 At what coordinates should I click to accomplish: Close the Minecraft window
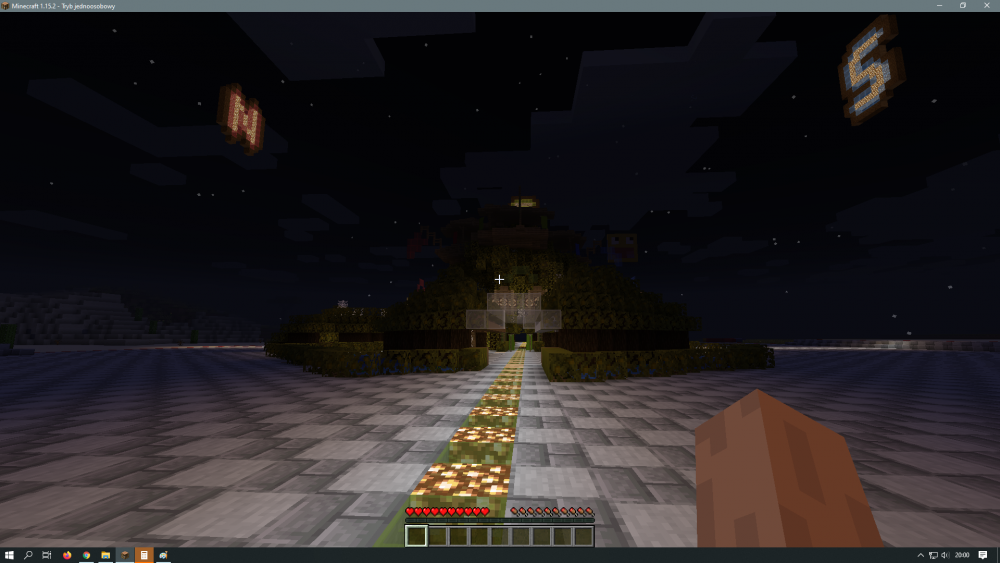pos(985,5)
